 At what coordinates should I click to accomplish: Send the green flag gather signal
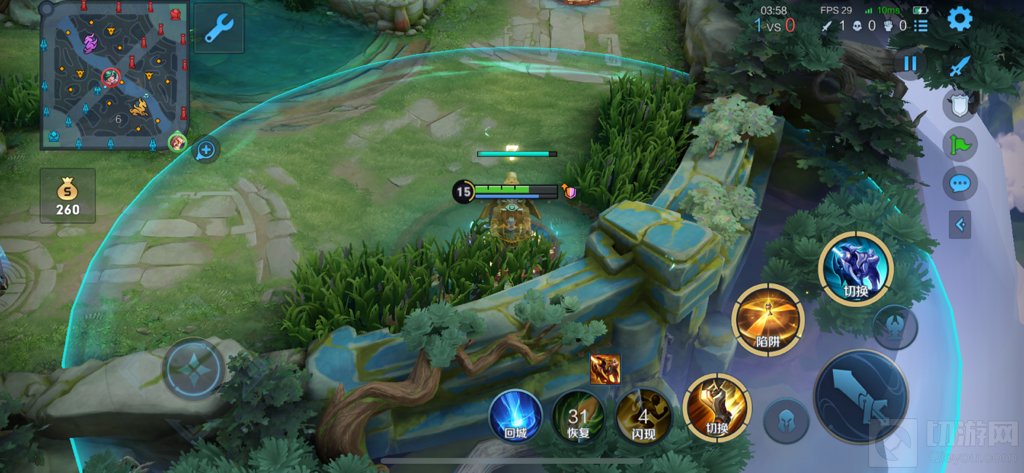pos(960,145)
